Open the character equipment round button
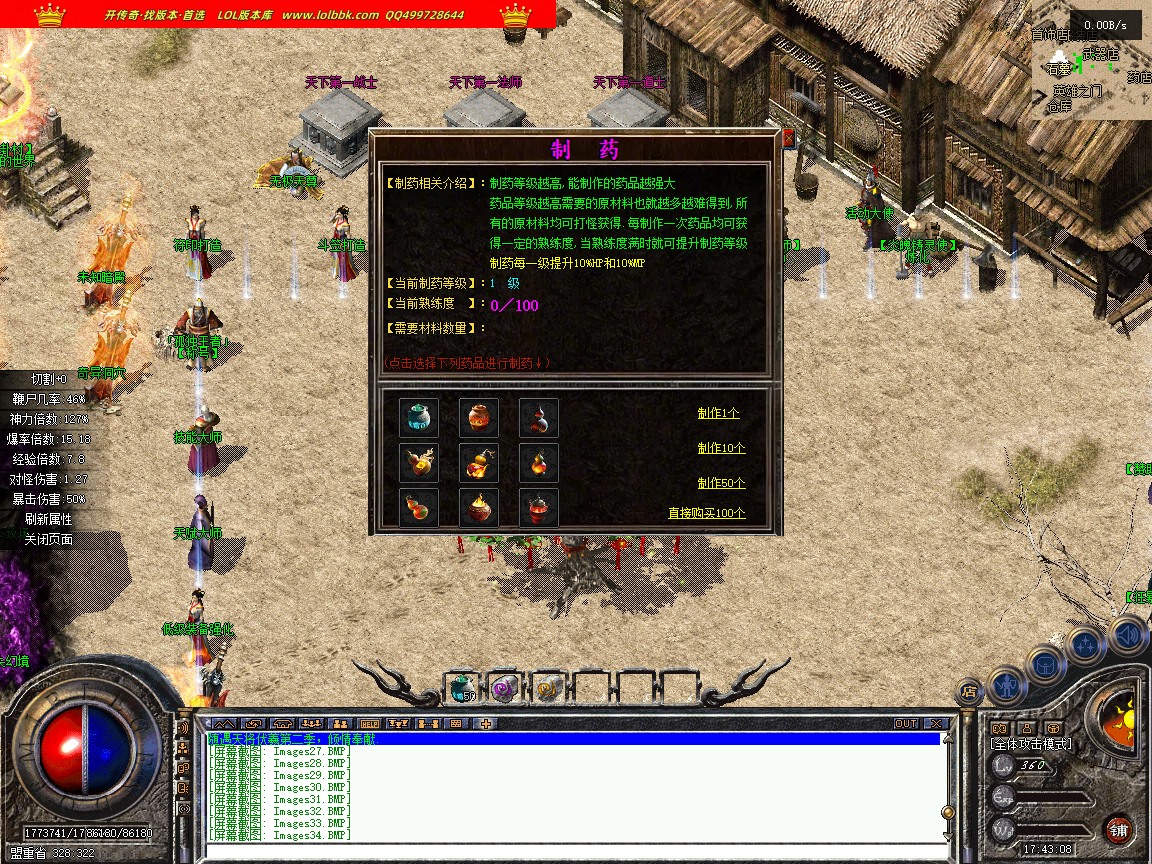1152x864 pixels. pos(1007,684)
